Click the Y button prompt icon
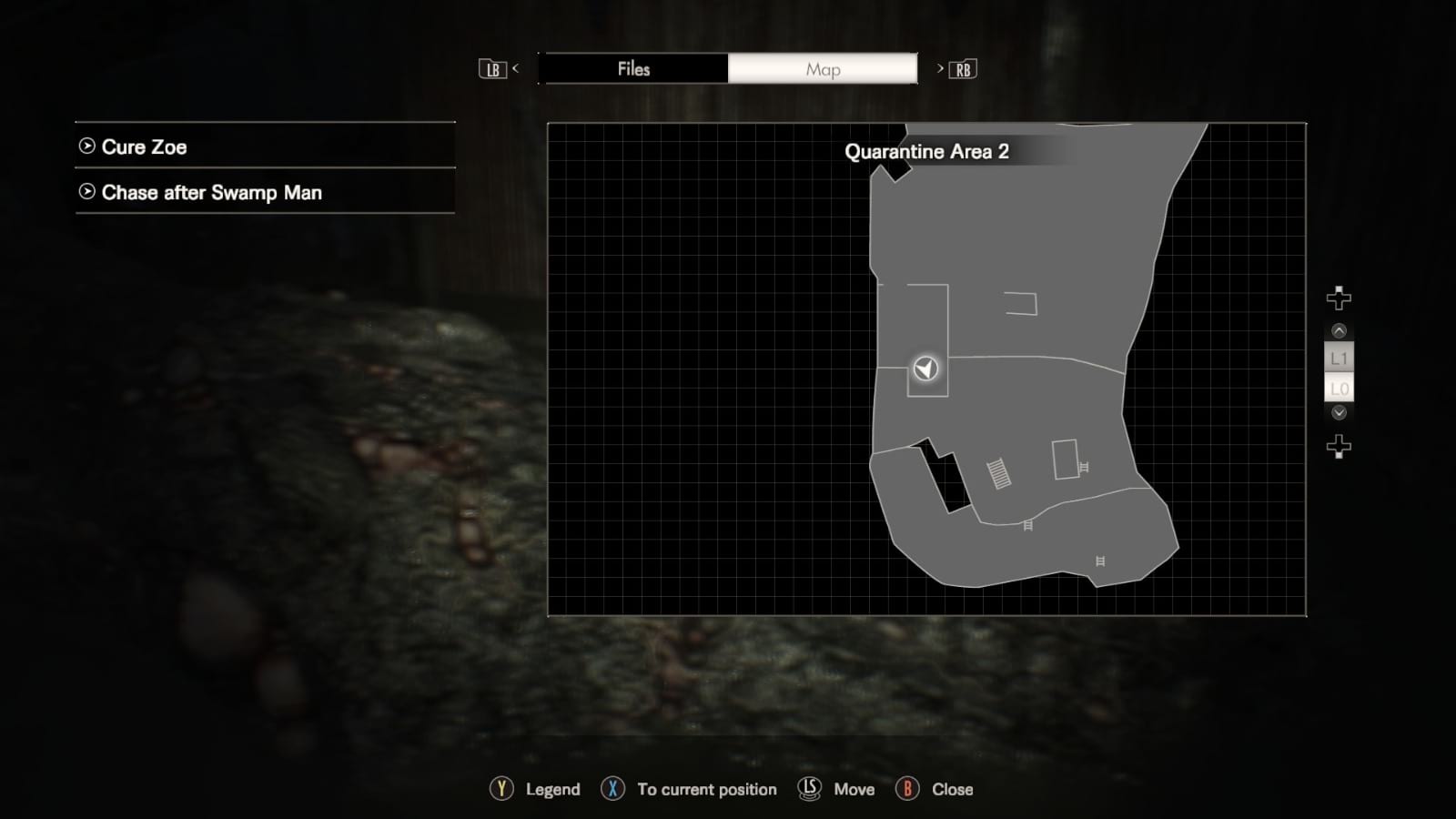Viewport: 1456px width, 819px height. click(x=500, y=789)
